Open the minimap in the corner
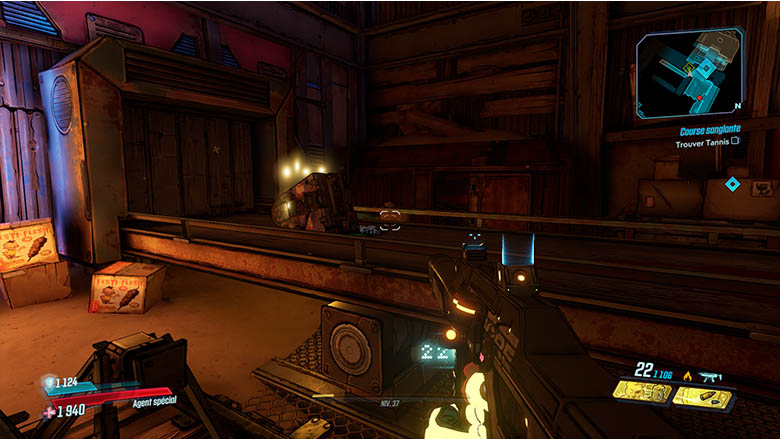This screenshot has width=780, height=439. coord(690,74)
